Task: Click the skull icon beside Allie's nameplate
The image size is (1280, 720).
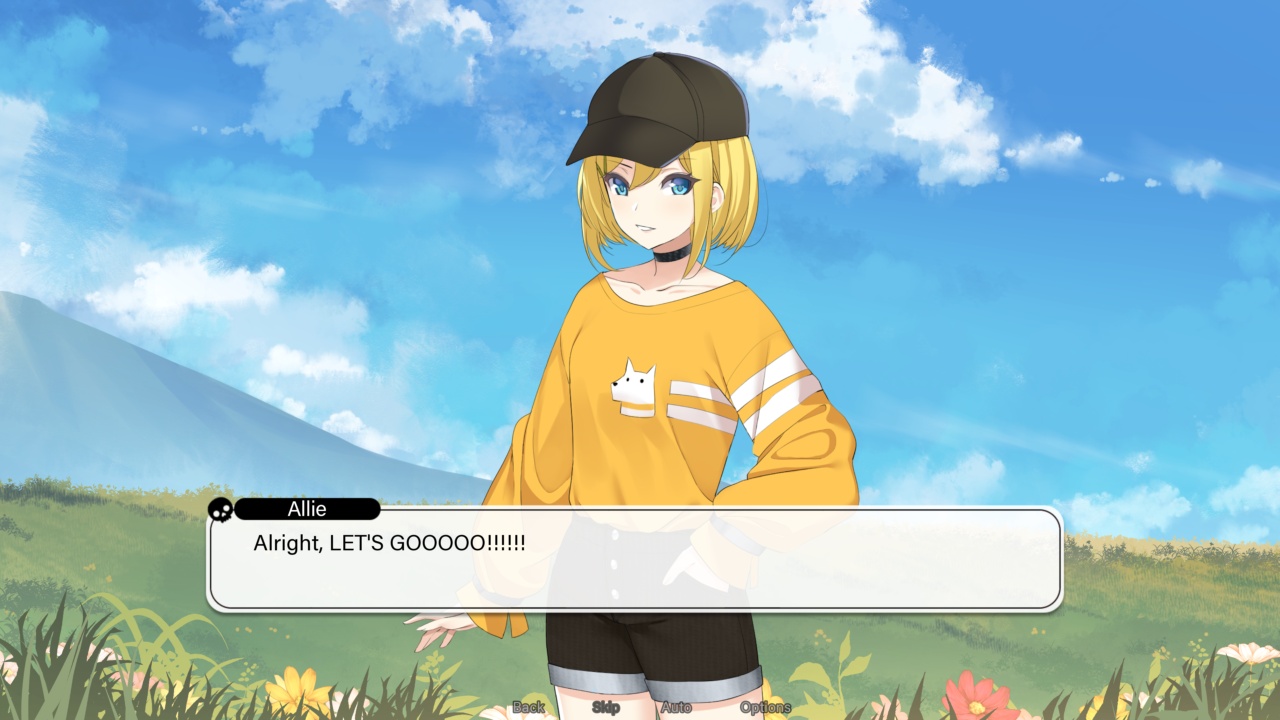Action: pos(221,510)
